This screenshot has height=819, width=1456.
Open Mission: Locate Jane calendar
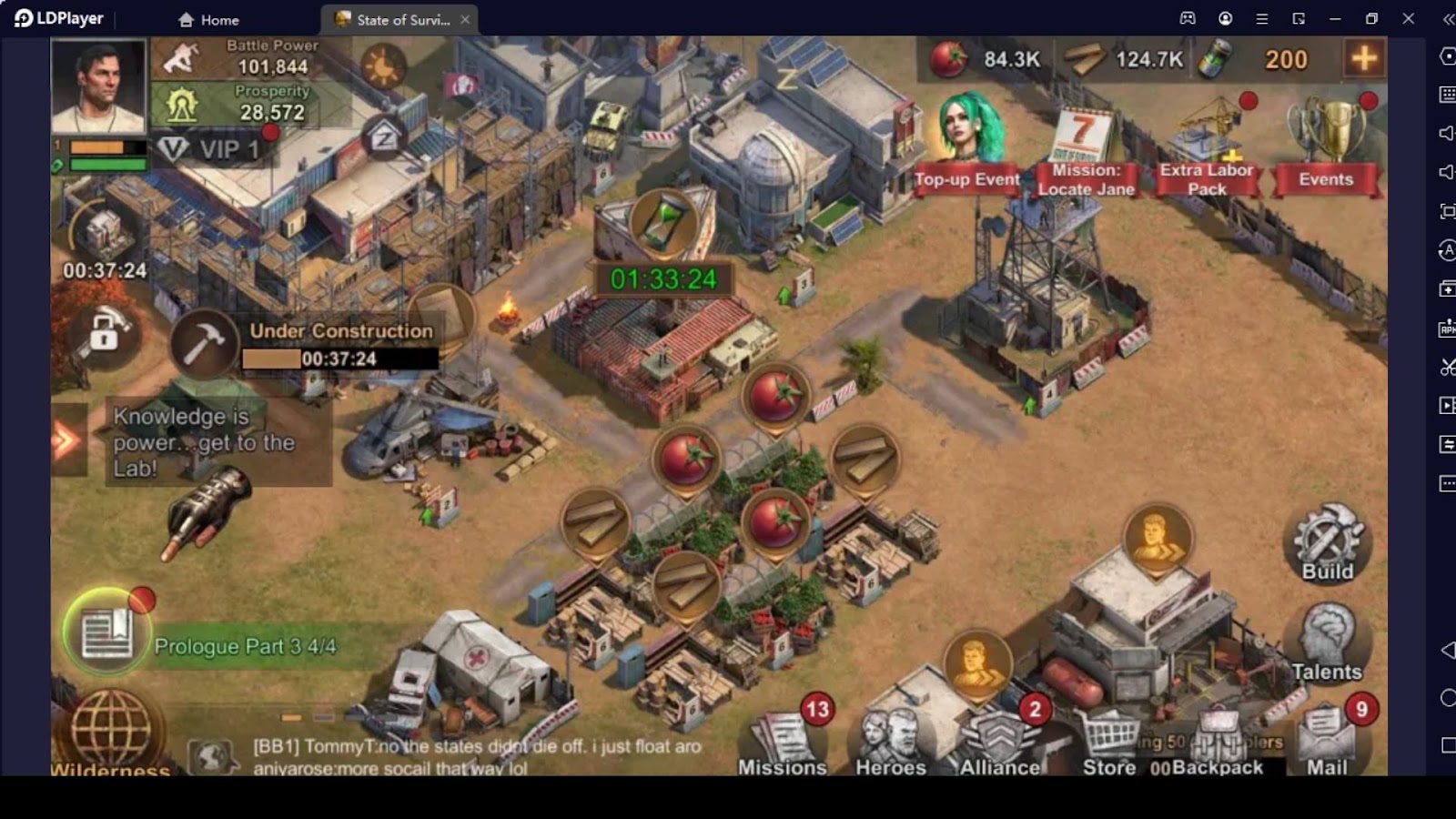tap(1086, 152)
